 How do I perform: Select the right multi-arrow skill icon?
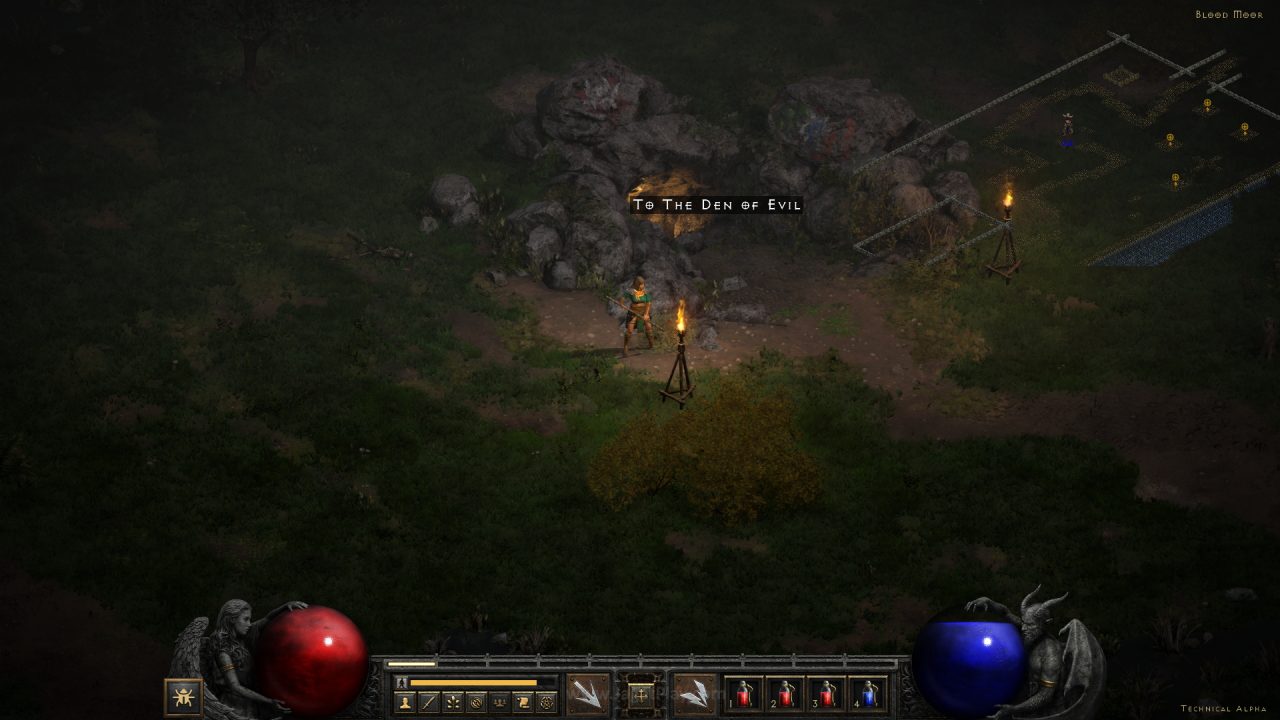[x=694, y=693]
